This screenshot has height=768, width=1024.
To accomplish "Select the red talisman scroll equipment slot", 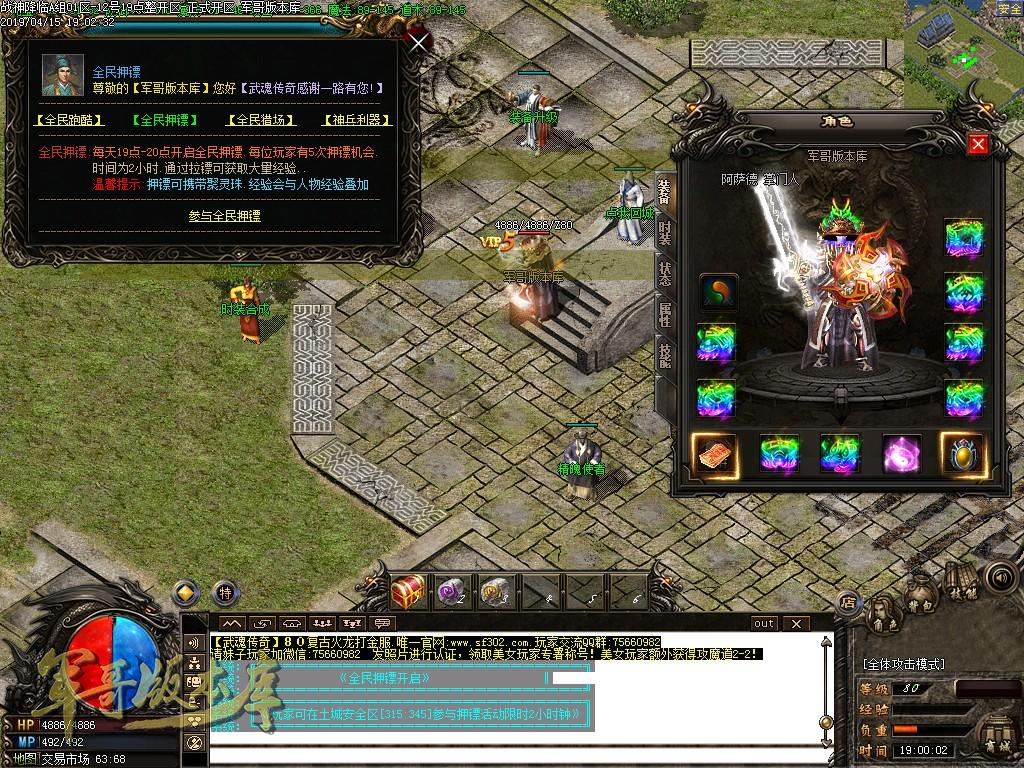I will (716, 454).
